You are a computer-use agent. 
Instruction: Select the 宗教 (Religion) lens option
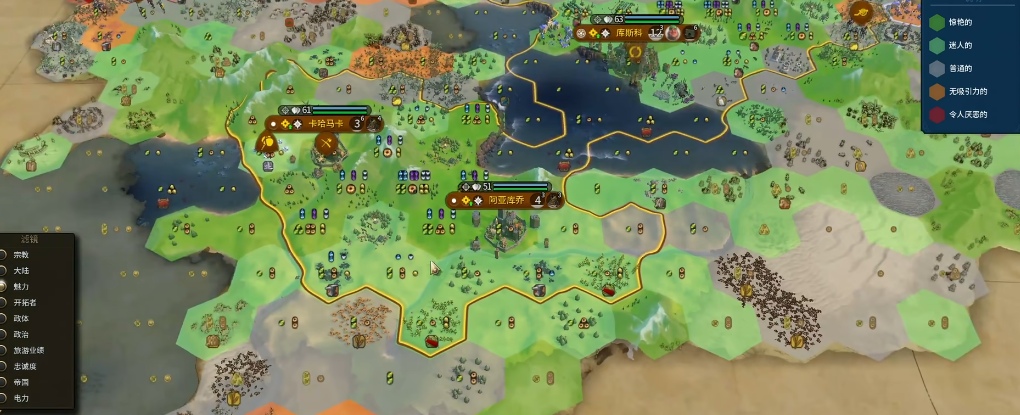4,254
